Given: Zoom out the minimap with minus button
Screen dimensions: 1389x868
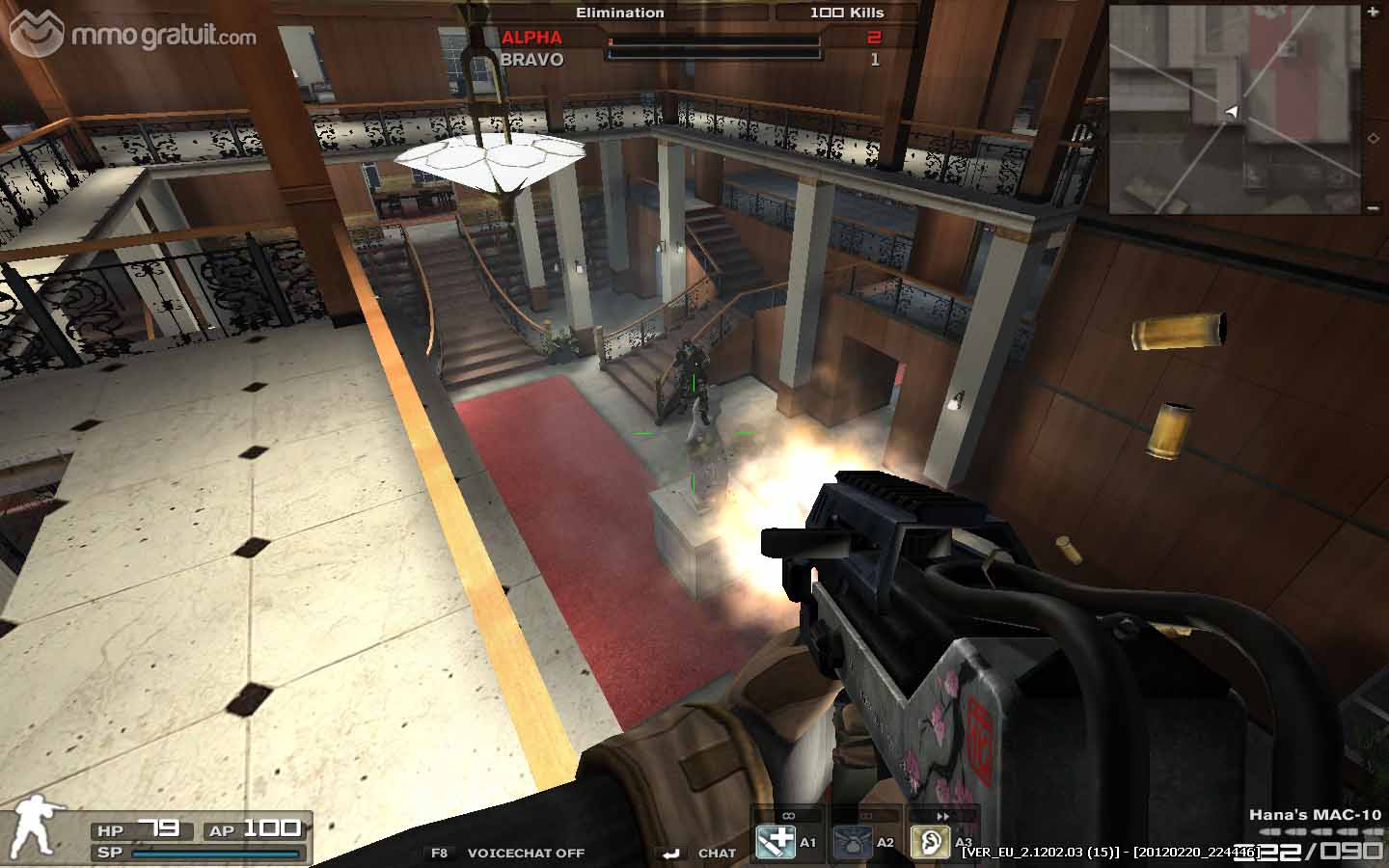Looking at the screenshot, I should pyautogui.click(x=1373, y=207).
